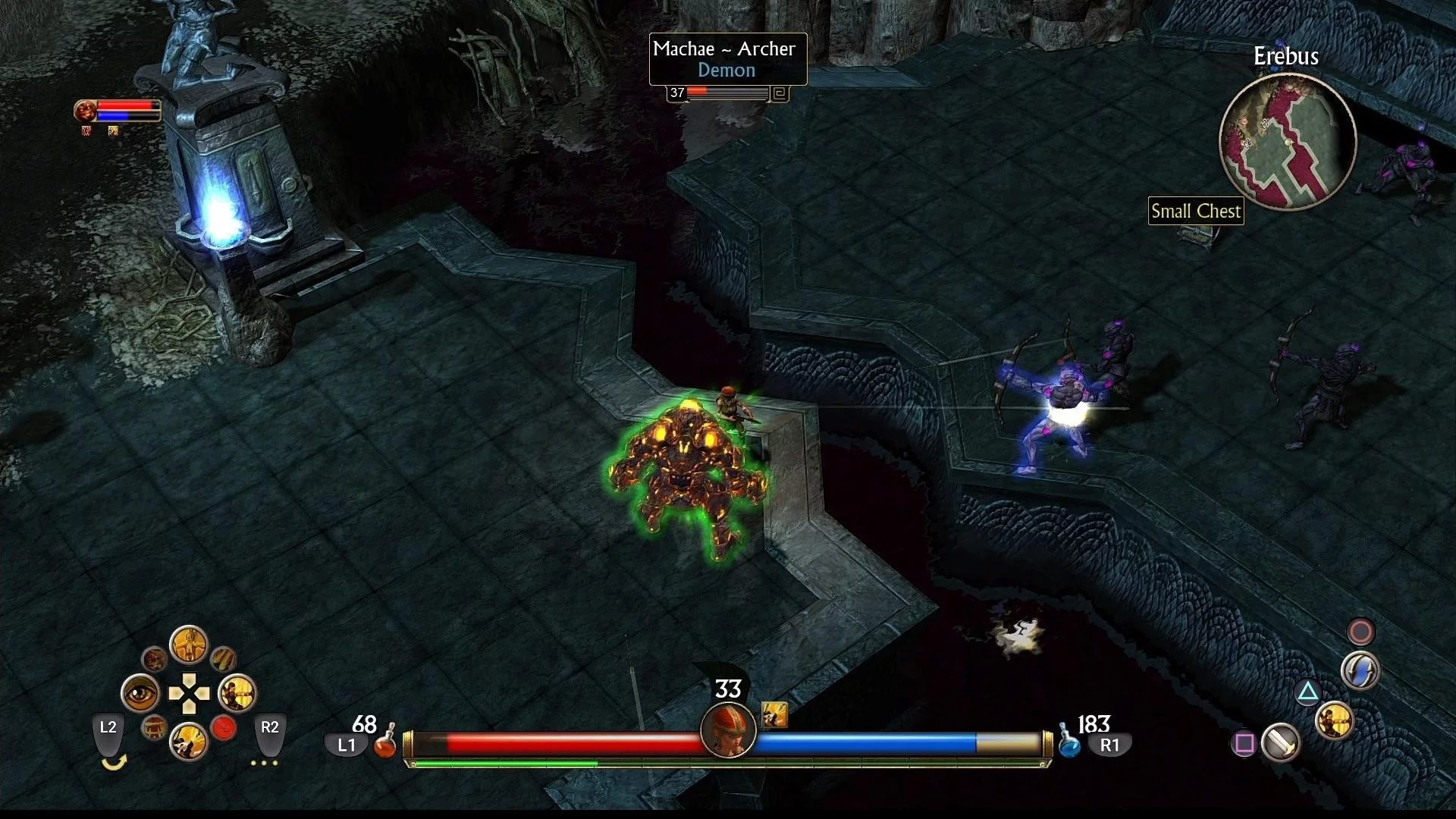Click the blue swap arrows icon
This screenshot has width=1456, height=819.
pyautogui.click(x=1360, y=671)
